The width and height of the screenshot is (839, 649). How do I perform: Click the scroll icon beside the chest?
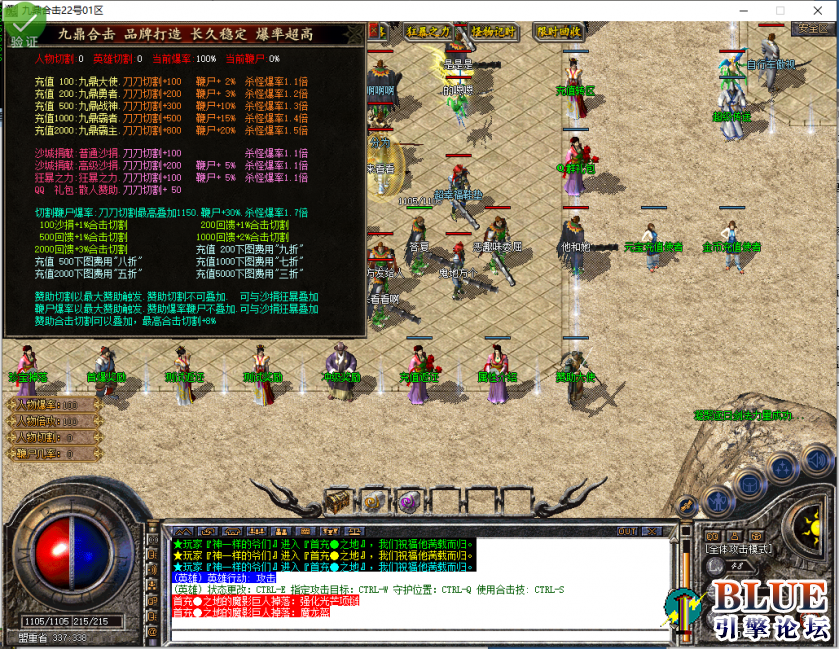(x=373, y=501)
